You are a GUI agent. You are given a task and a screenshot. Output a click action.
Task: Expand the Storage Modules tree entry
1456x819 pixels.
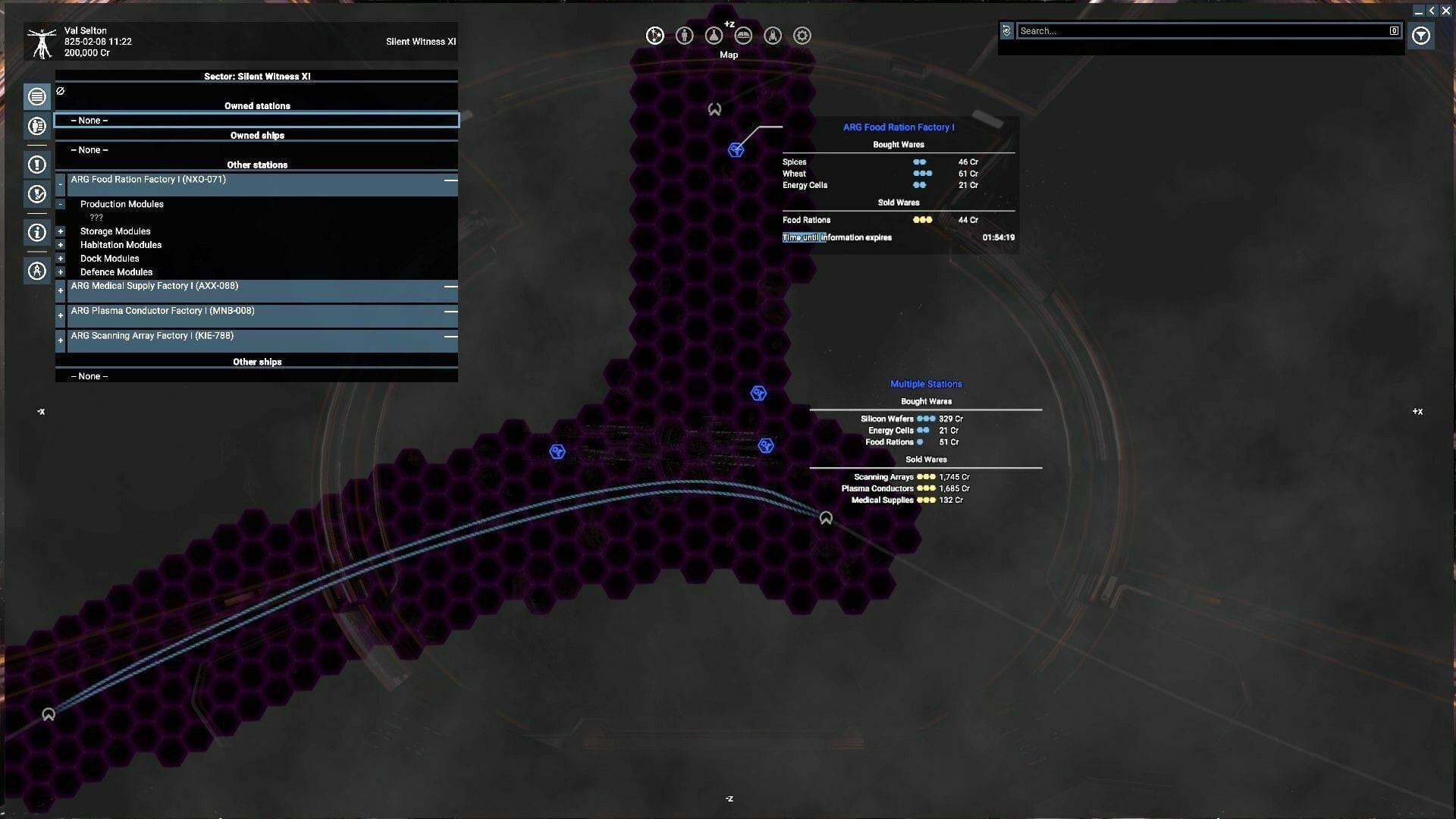click(60, 231)
